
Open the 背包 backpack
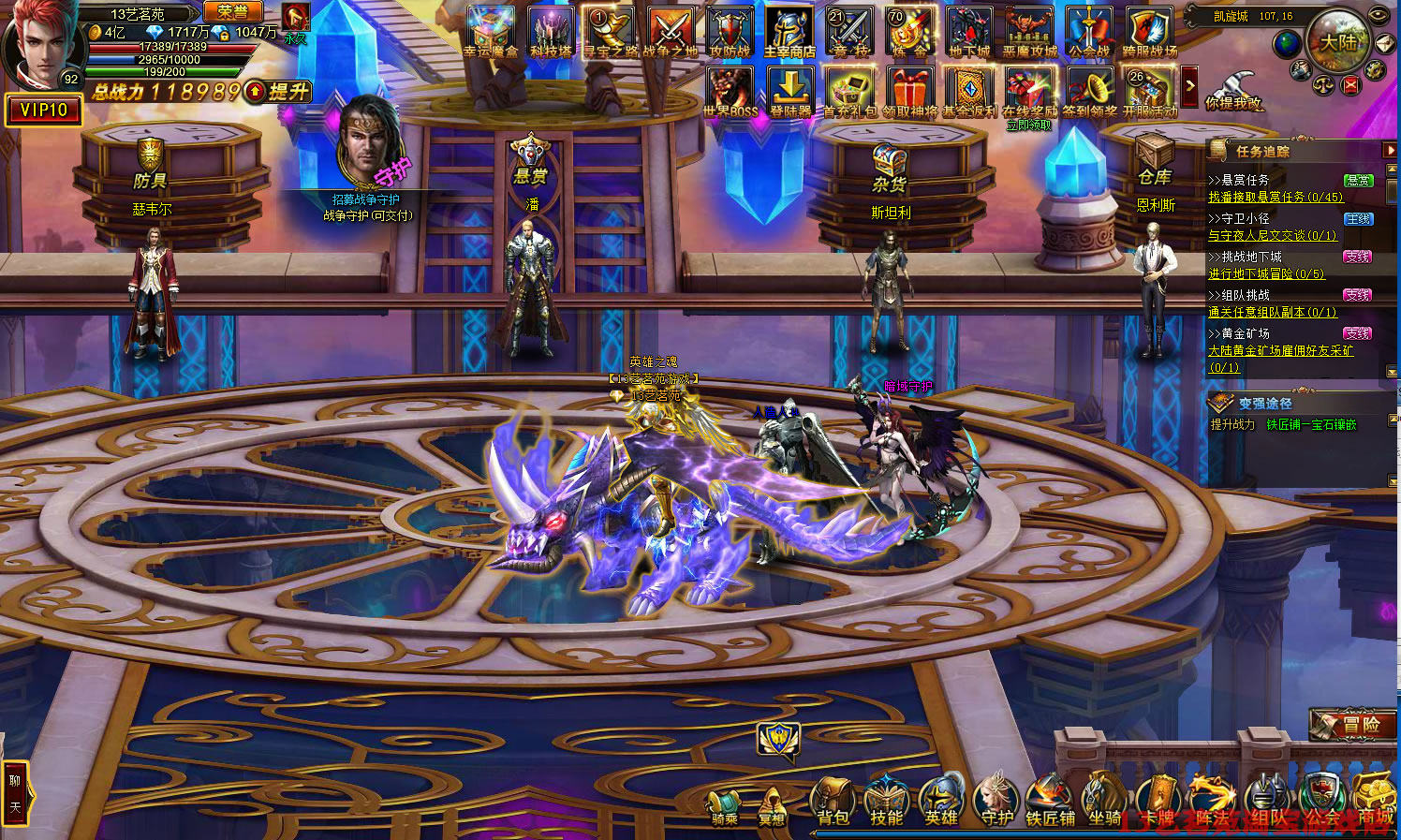[x=832, y=803]
